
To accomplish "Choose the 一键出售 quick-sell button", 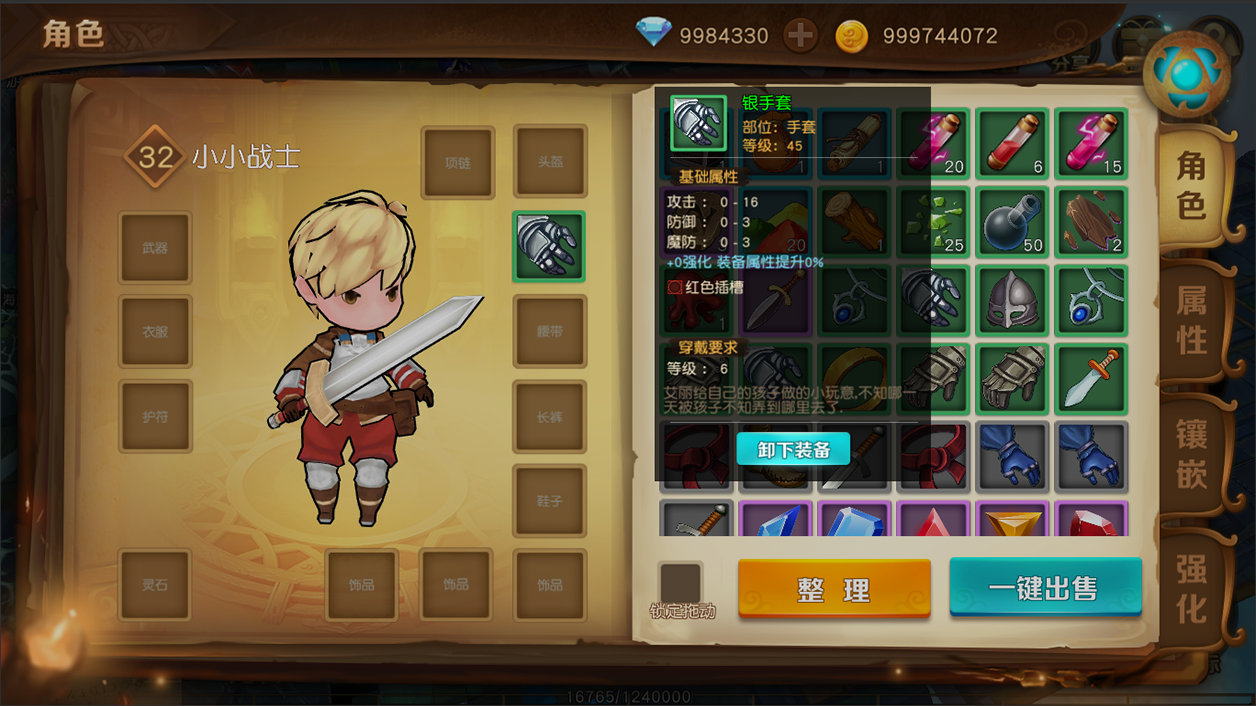I will tap(1045, 587).
